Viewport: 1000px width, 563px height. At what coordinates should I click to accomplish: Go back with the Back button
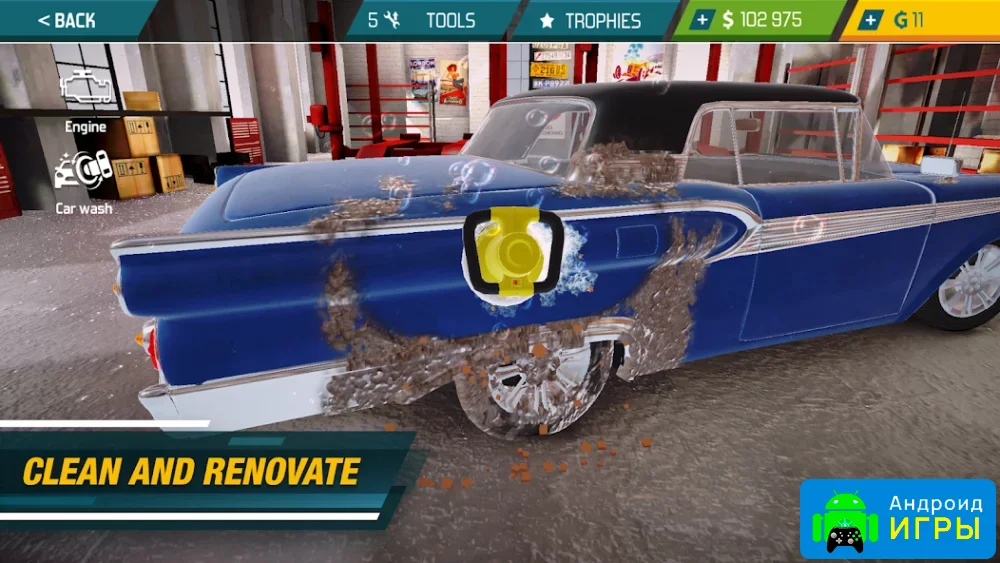[x=66, y=20]
